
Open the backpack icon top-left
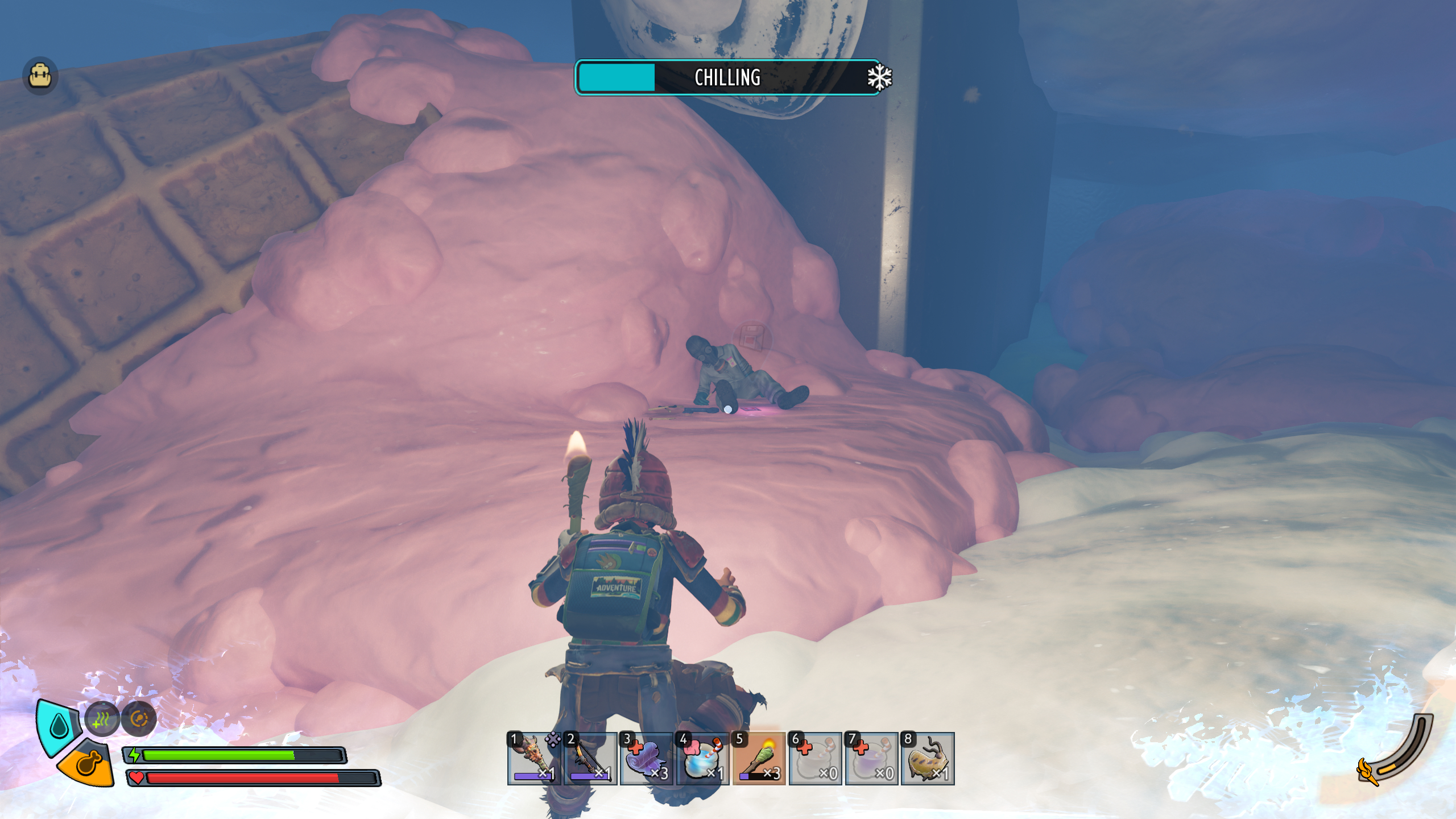click(x=40, y=76)
